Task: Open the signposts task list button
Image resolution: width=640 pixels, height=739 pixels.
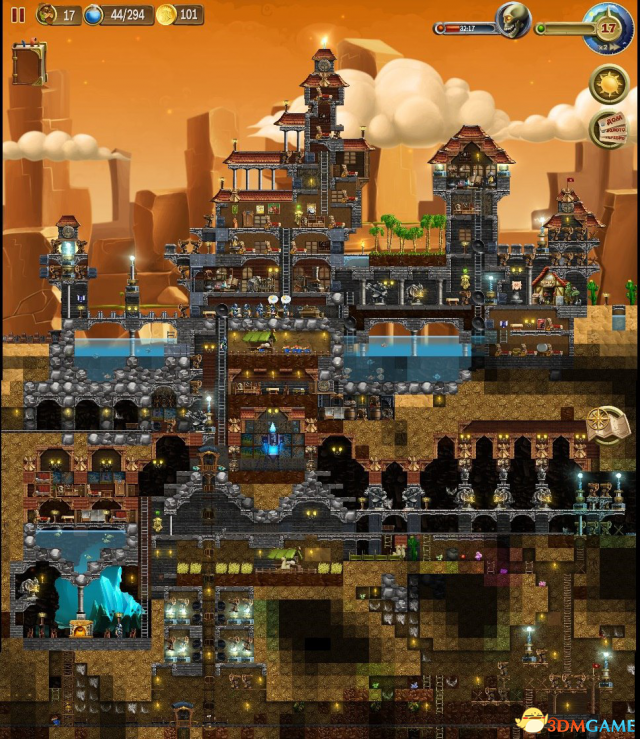Action: (x=607, y=130)
